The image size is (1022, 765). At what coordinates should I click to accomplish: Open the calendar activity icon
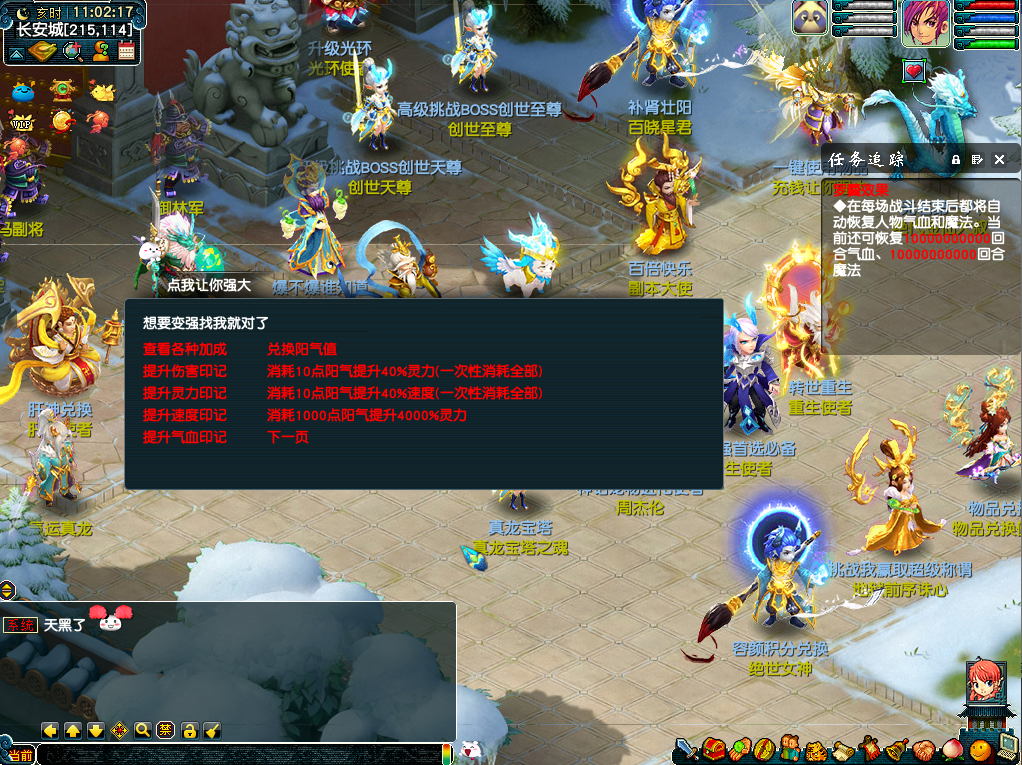pyautogui.click(x=126, y=51)
